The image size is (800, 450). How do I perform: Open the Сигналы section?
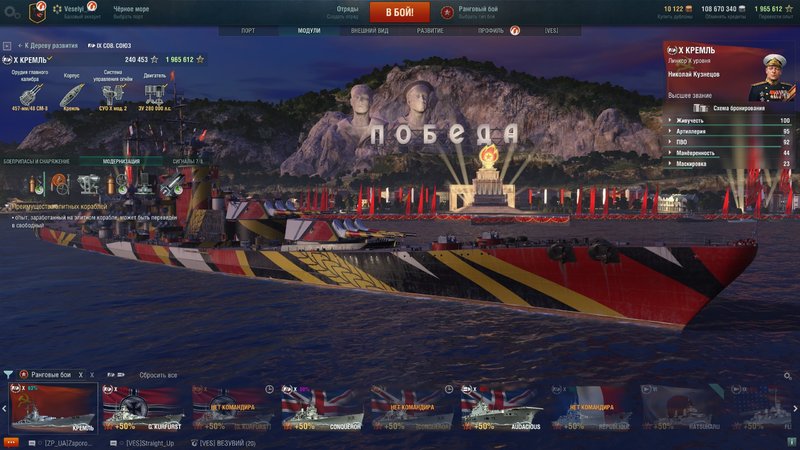click(187, 161)
